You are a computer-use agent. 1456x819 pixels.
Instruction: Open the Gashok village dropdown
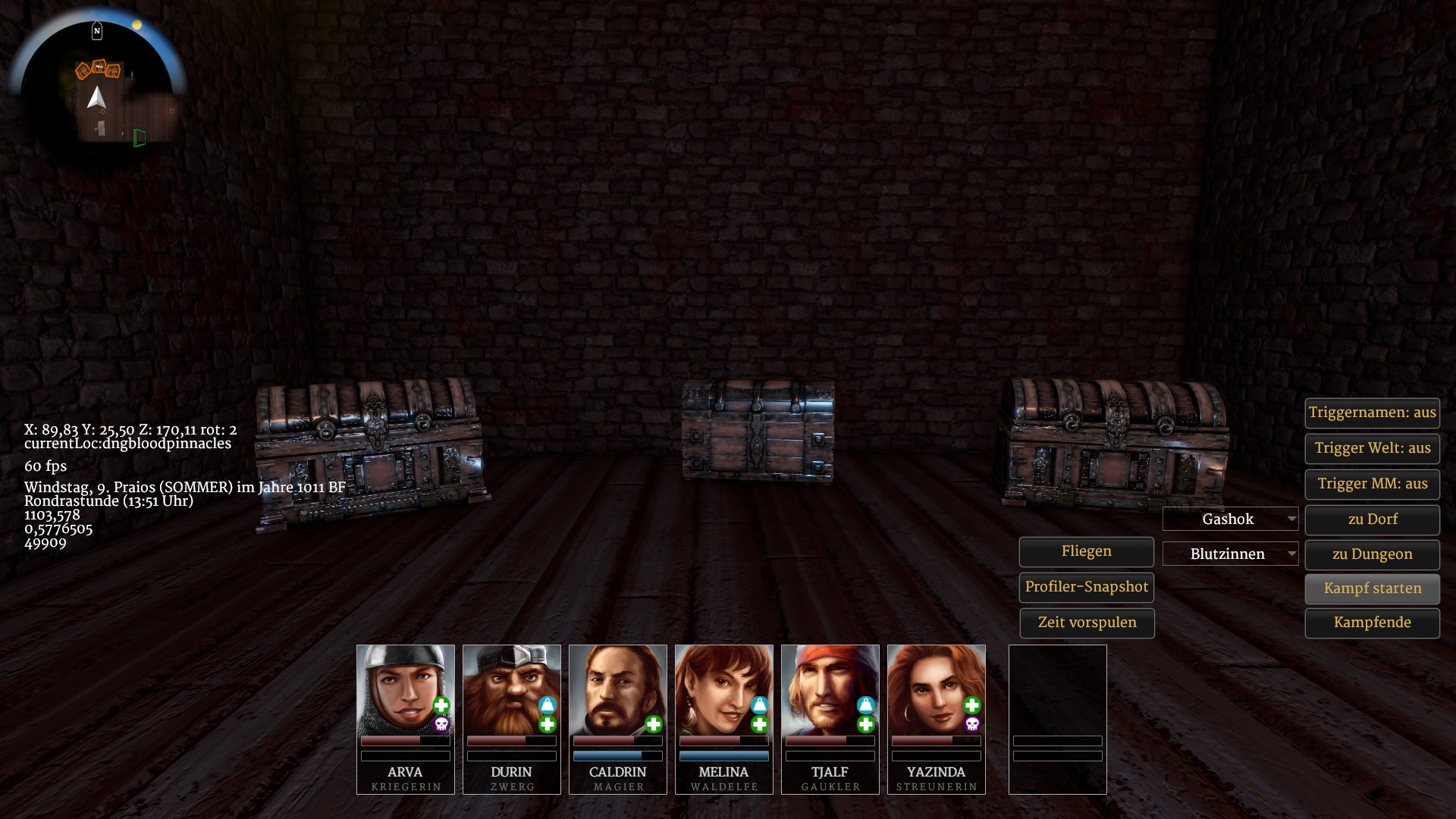1230,519
